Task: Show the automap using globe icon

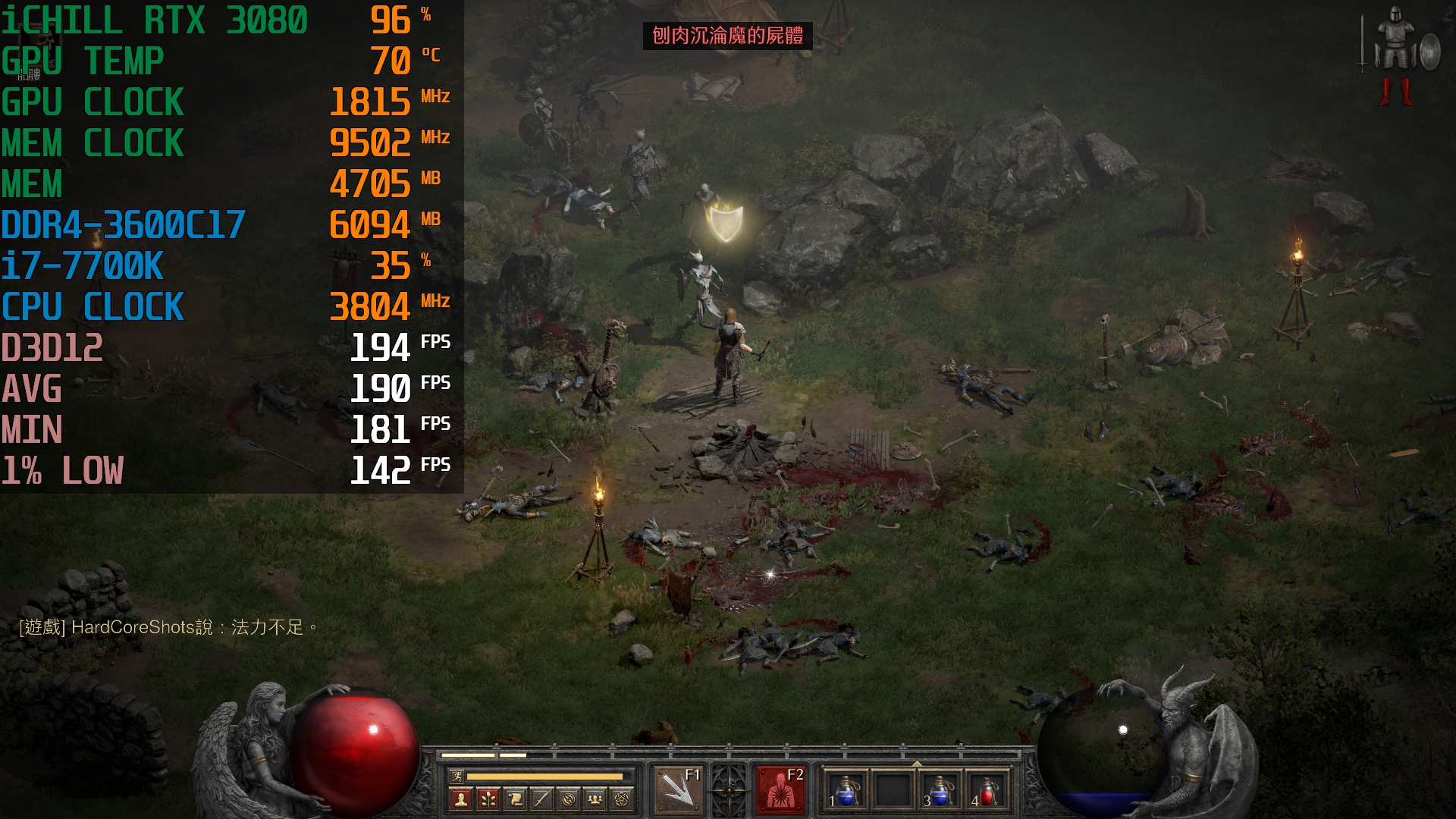Action: 569,799
